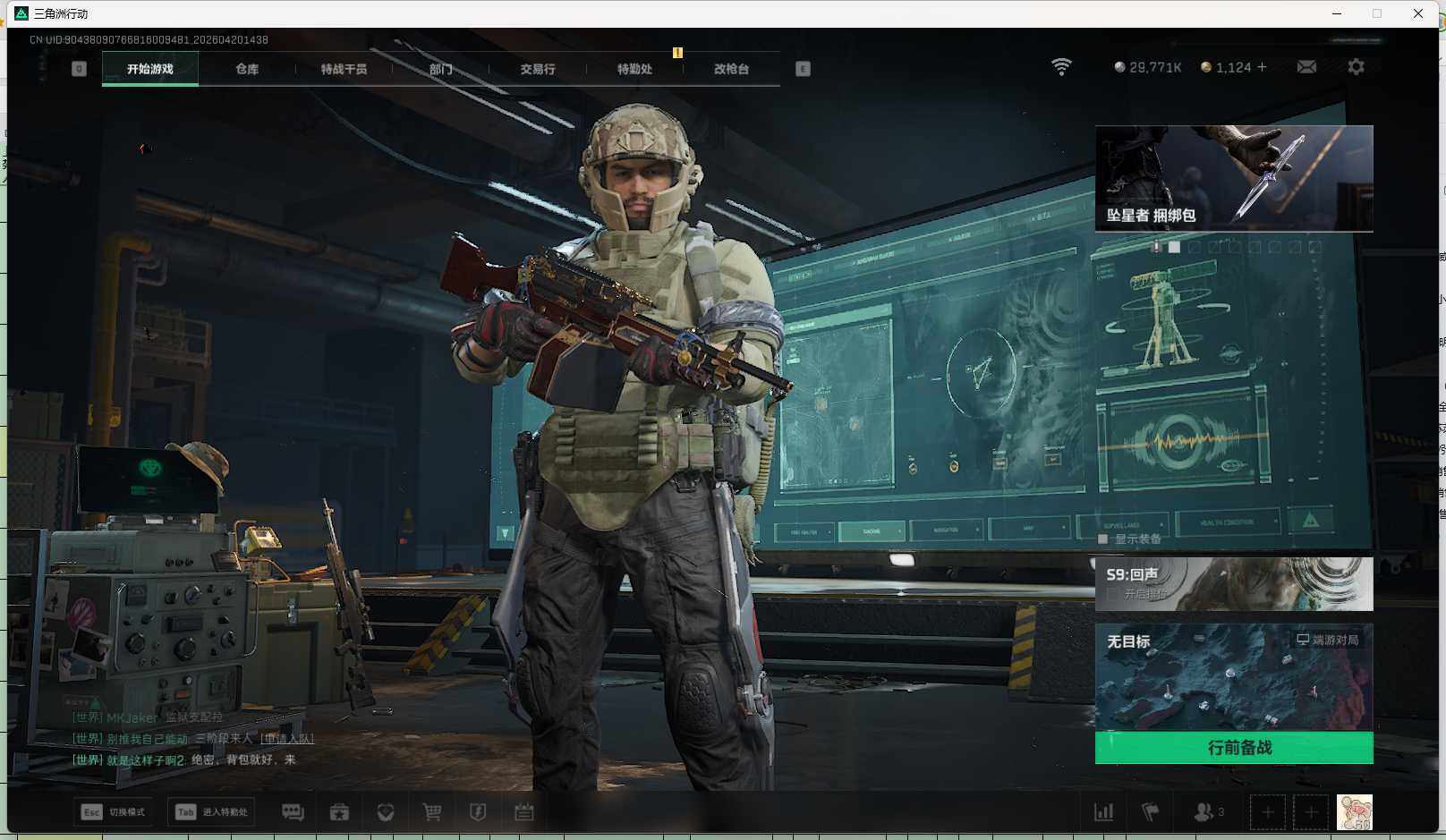Open the 特战干员 operators tab
Image resolution: width=1446 pixels, height=840 pixels.
(344, 69)
